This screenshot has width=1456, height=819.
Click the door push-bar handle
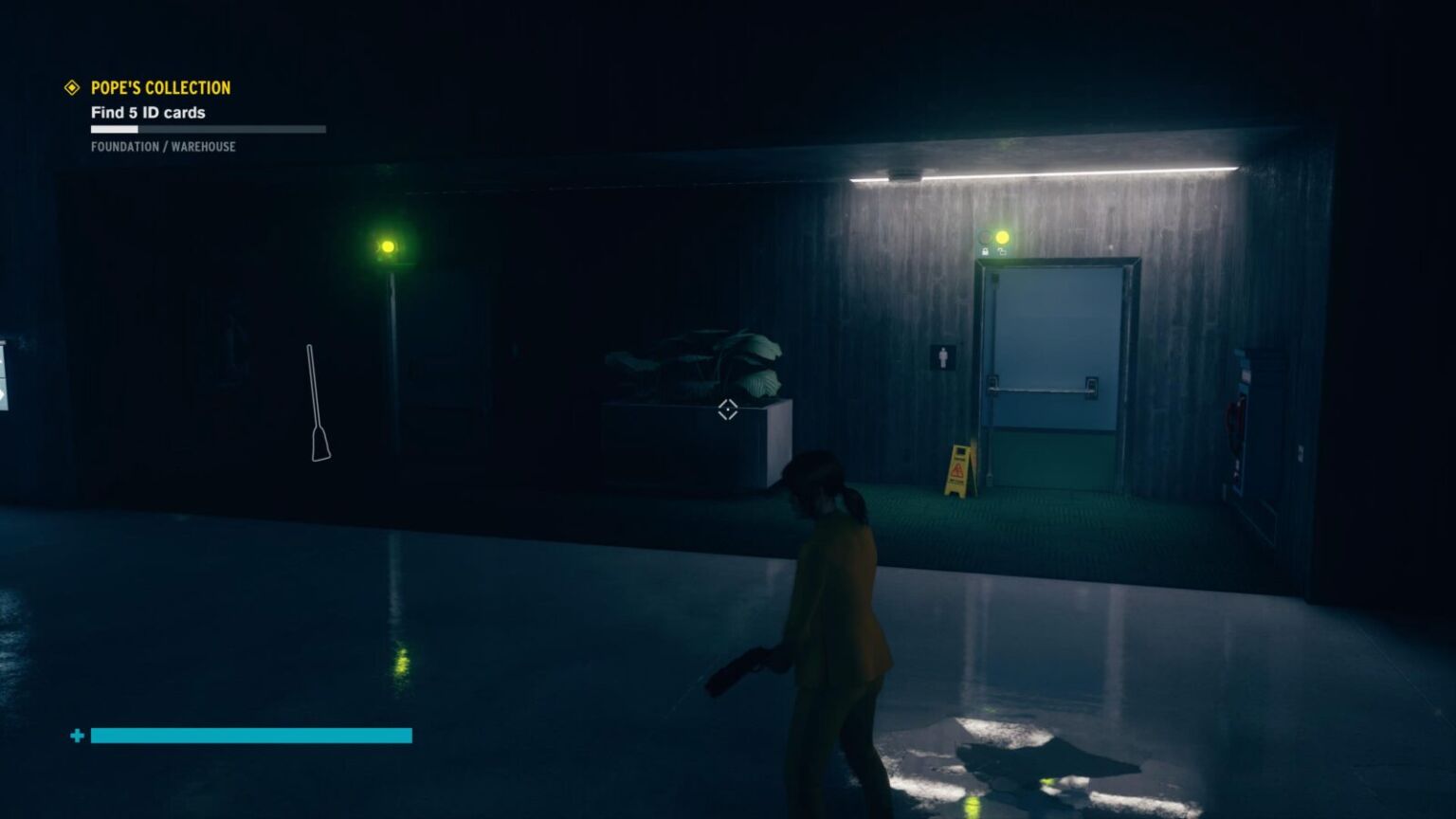[1043, 389]
